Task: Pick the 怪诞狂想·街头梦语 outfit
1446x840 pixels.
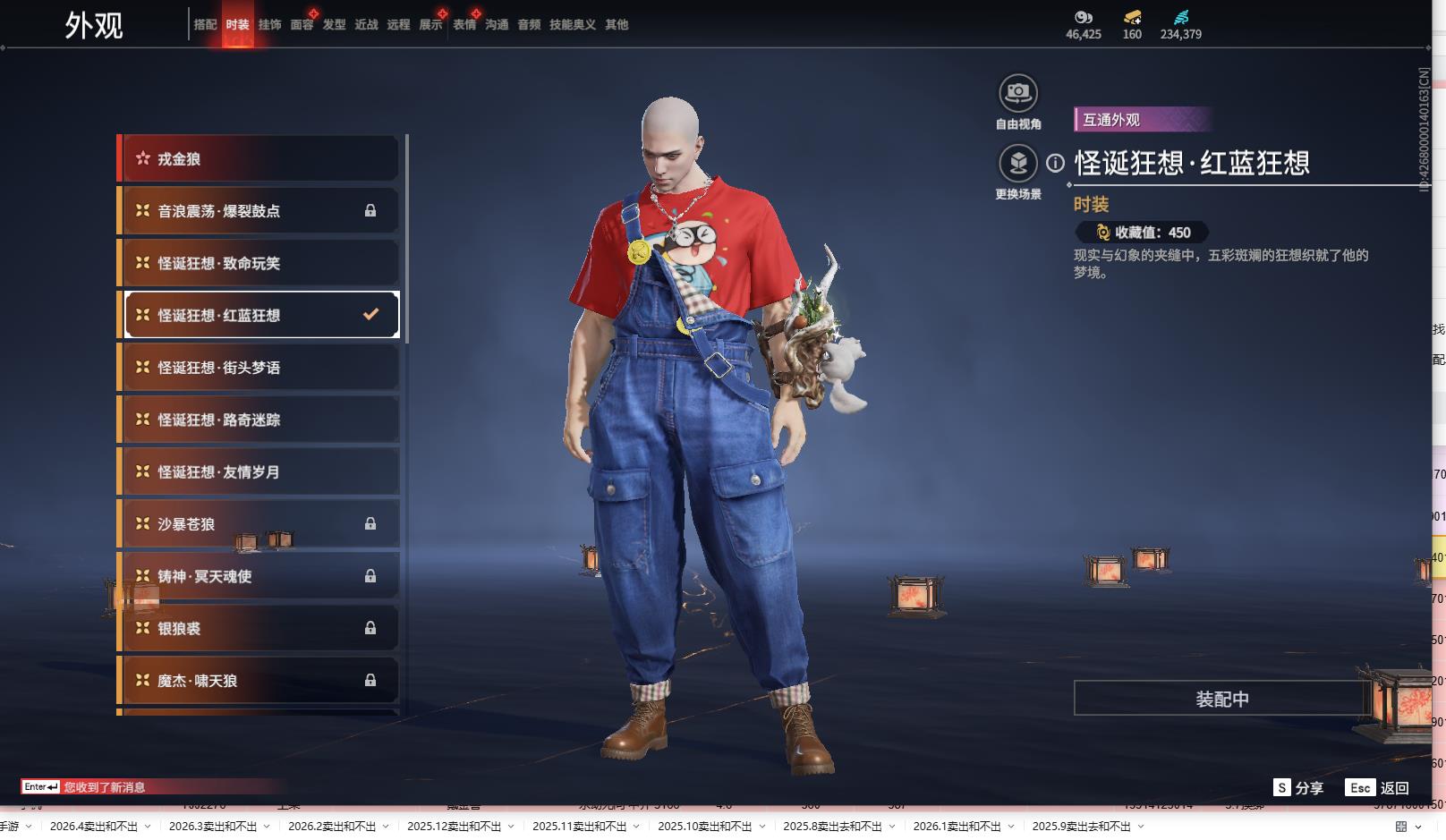Action: pyautogui.click(x=259, y=368)
